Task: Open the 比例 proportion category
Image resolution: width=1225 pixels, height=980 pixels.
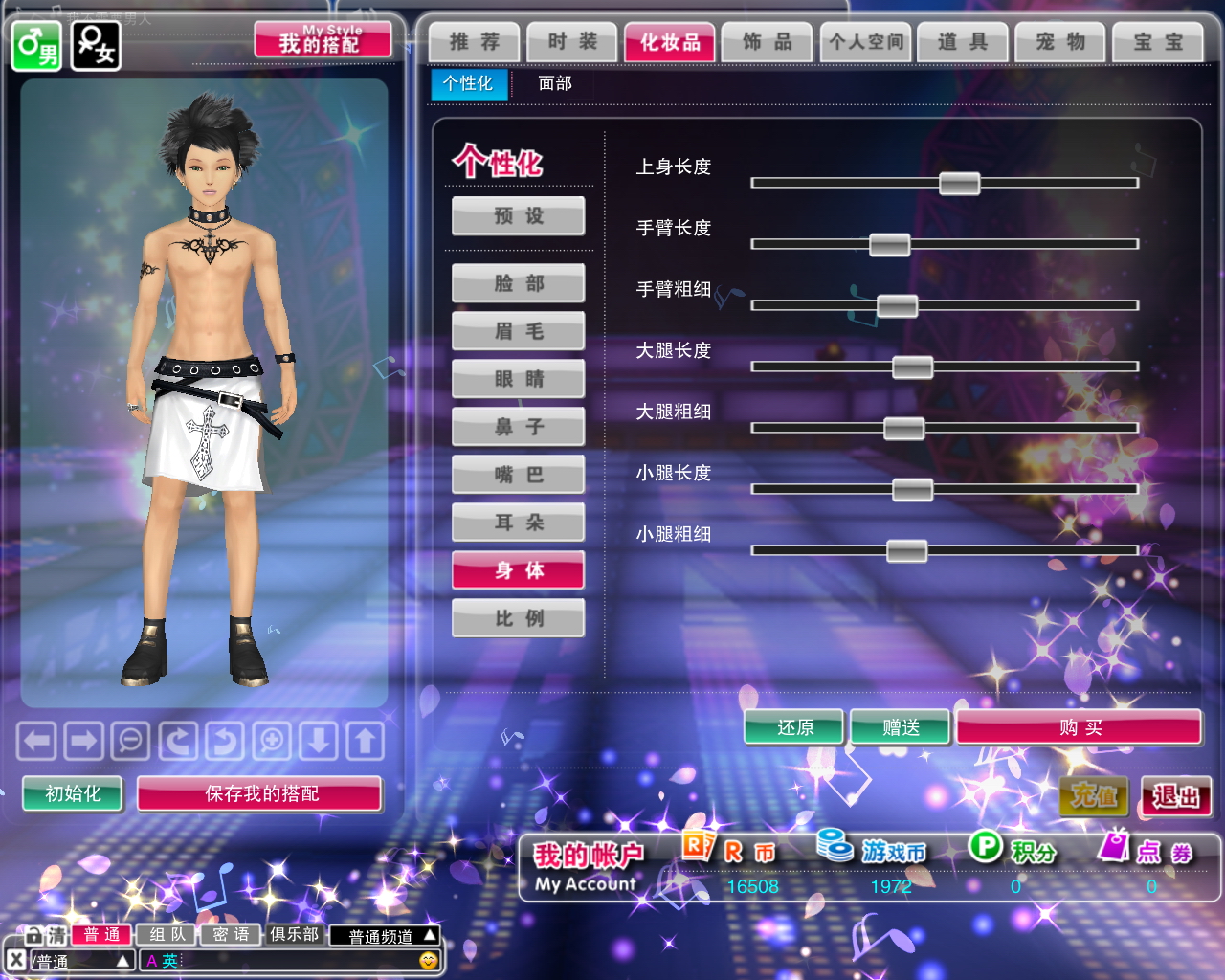Action: tap(519, 618)
